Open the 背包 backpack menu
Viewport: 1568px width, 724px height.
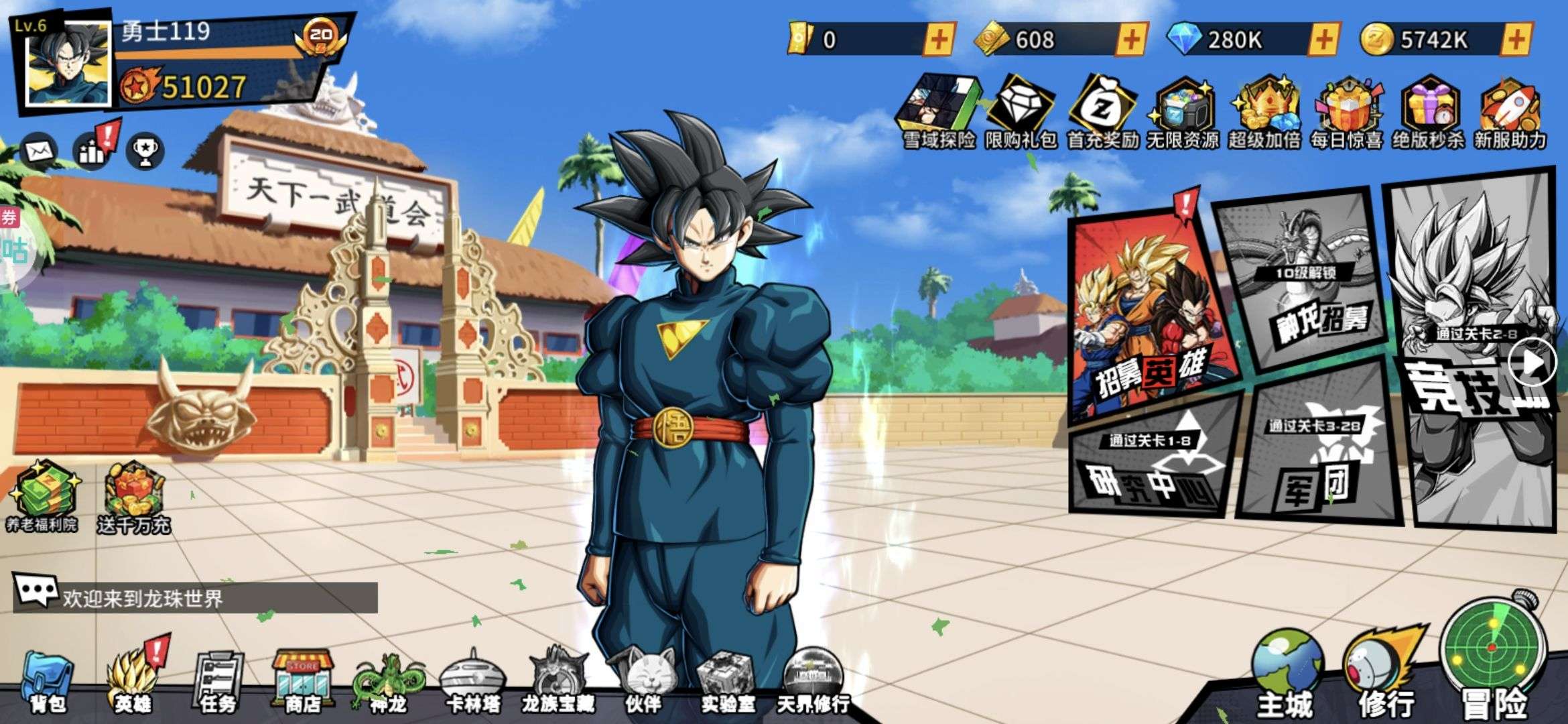48,680
